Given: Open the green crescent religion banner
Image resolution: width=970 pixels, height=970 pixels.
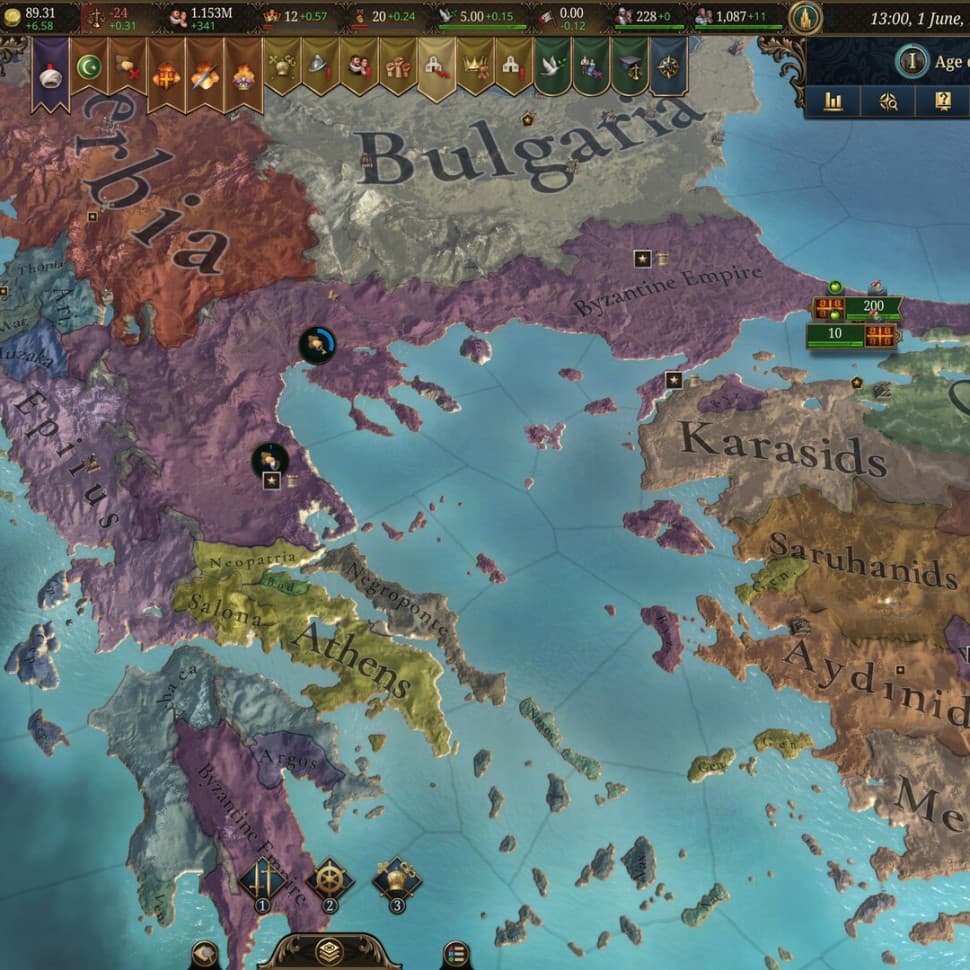Looking at the screenshot, I should click(89, 70).
